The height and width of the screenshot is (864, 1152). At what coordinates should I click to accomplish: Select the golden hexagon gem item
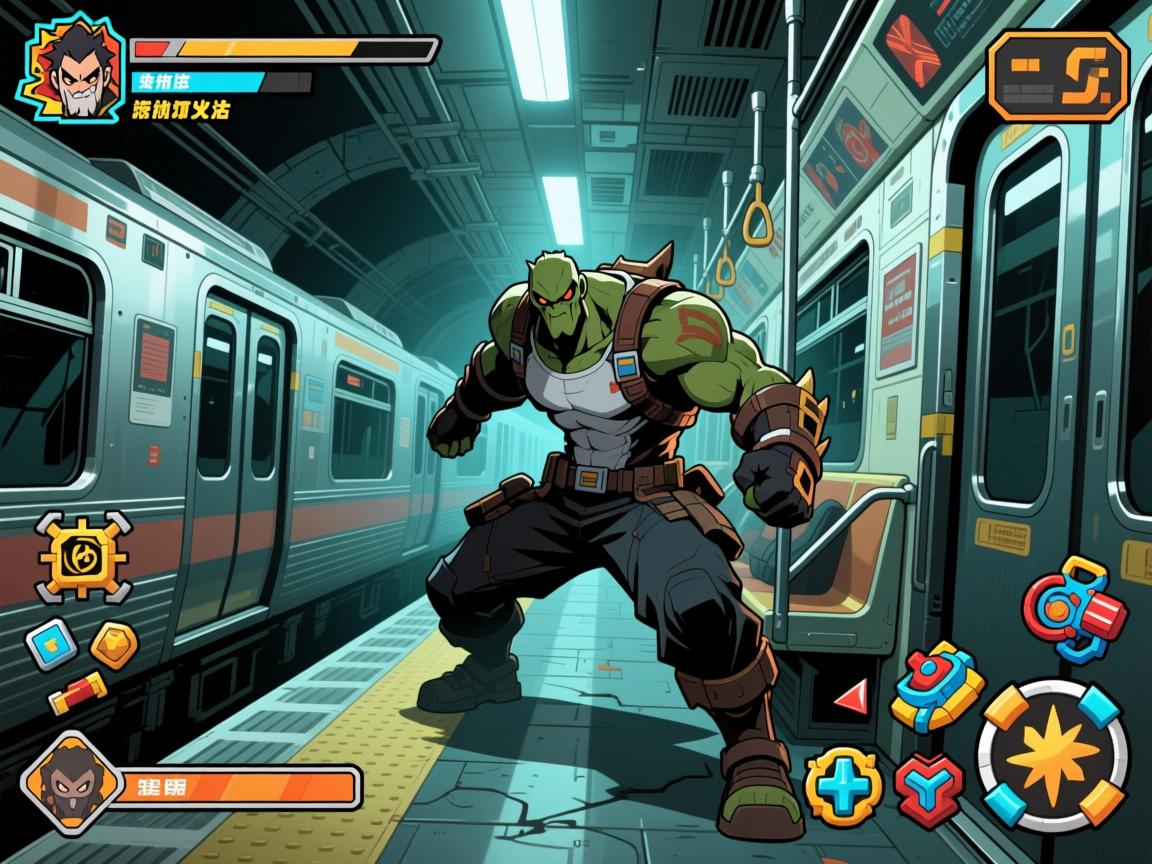tap(114, 645)
